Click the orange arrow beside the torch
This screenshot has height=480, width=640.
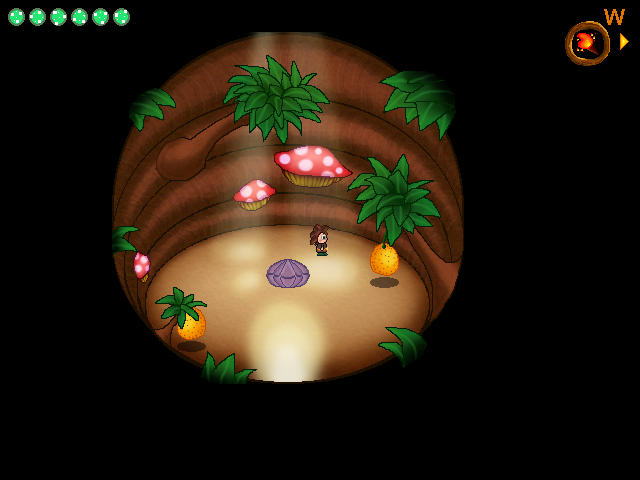tap(624, 42)
